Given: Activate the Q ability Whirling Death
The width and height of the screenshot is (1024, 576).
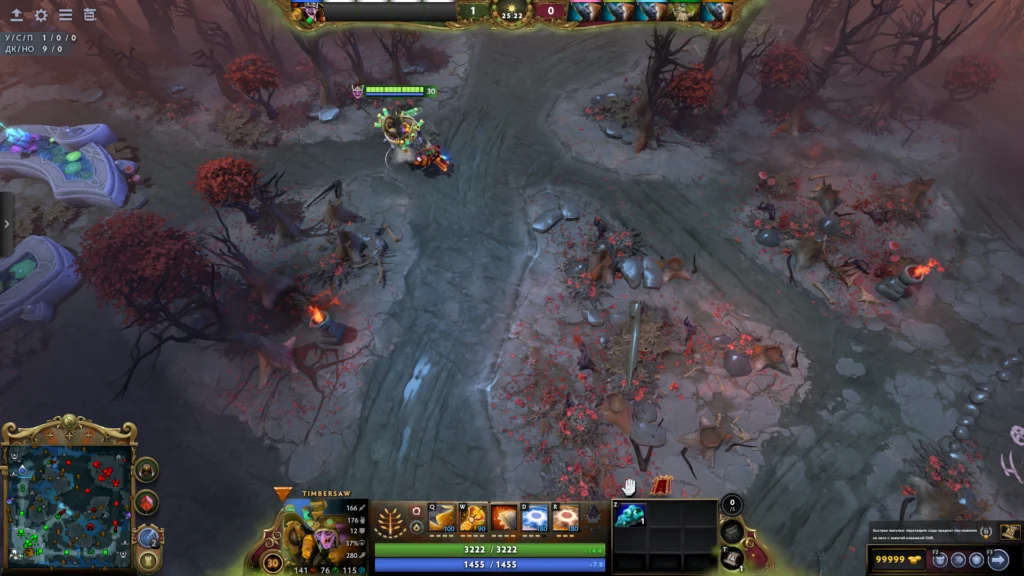Looking at the screenshot, I should (x=441, y=518).
